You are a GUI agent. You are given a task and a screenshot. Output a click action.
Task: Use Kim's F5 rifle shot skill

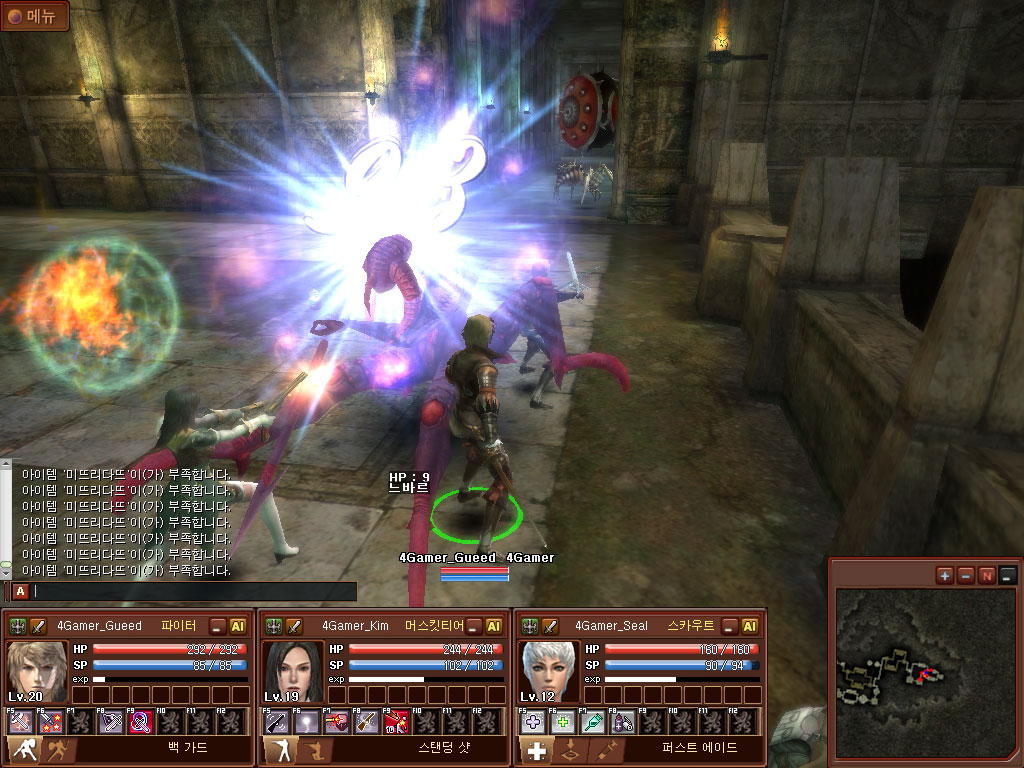(274, 722)
